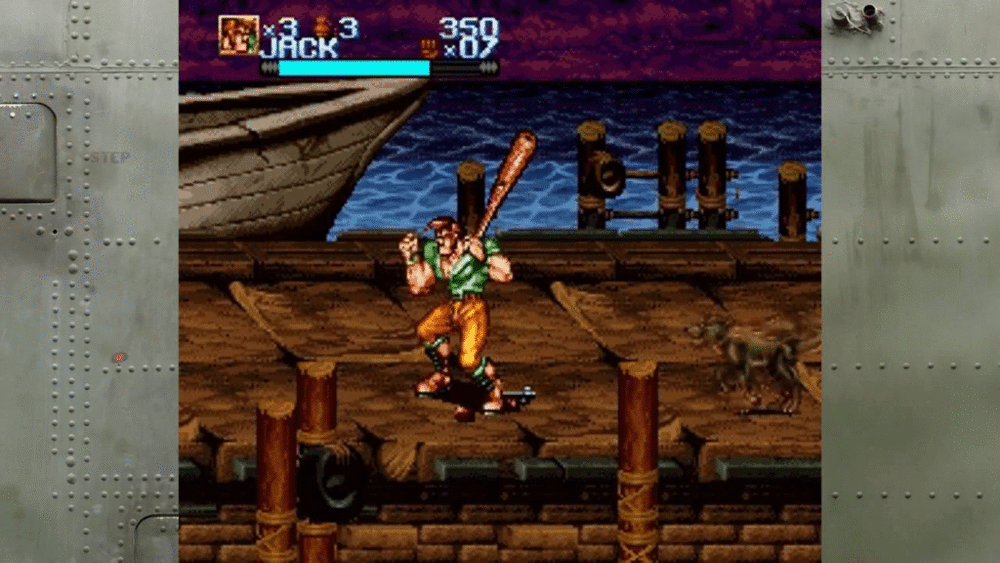Select the orange fist icon
This screenshot has height=563, width=1000.
point(429,47)
